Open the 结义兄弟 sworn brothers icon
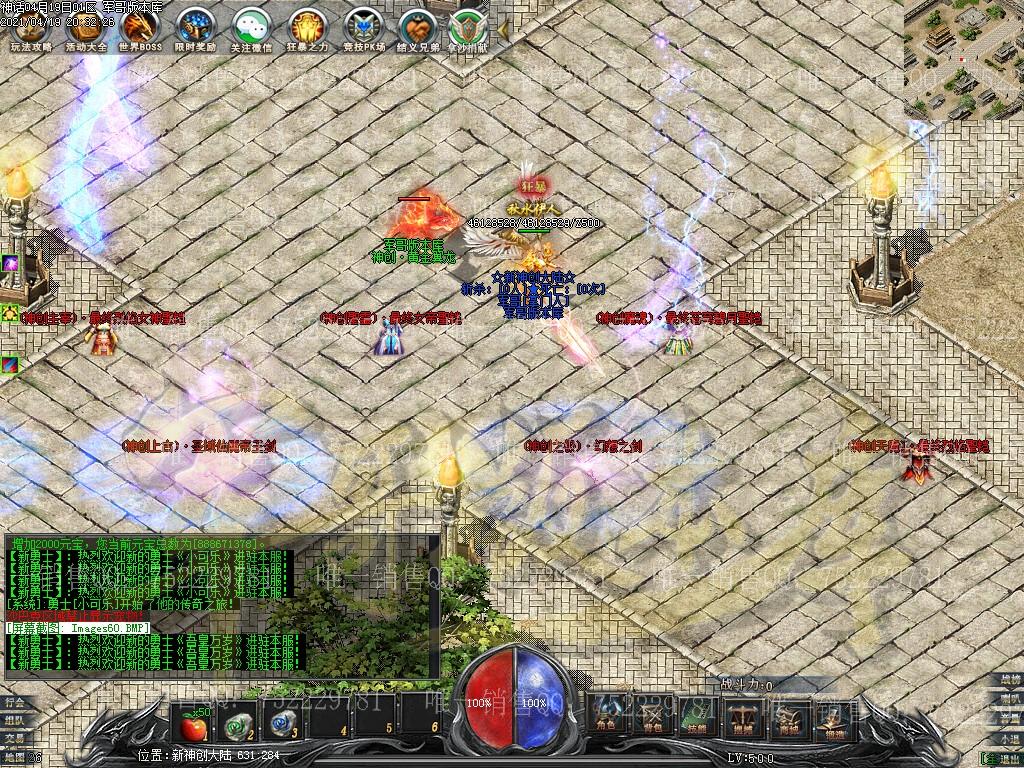1024x768 pixels. [x=417, y=27]
